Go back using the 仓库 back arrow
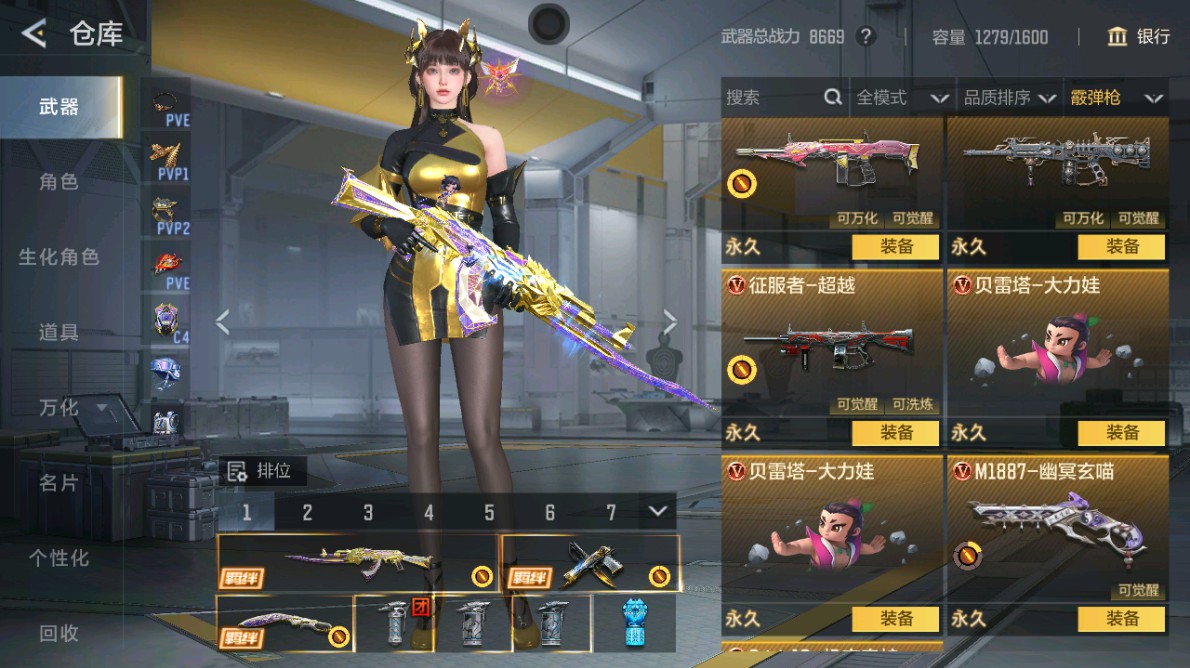This screenshot has height=668, width=1190. [34, 35]
